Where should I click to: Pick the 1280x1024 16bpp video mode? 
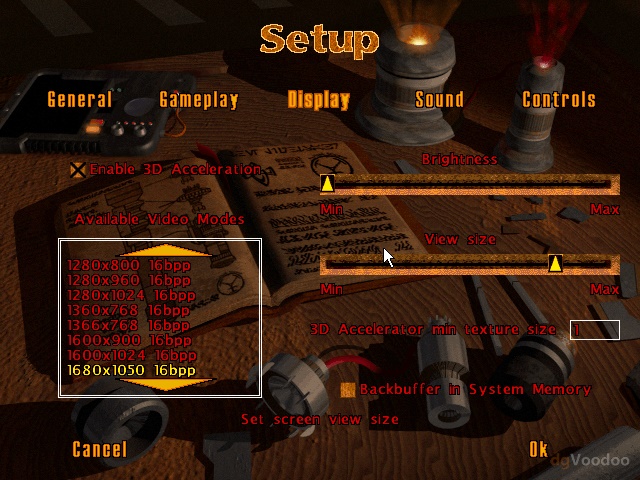click(x=130, y=295)
